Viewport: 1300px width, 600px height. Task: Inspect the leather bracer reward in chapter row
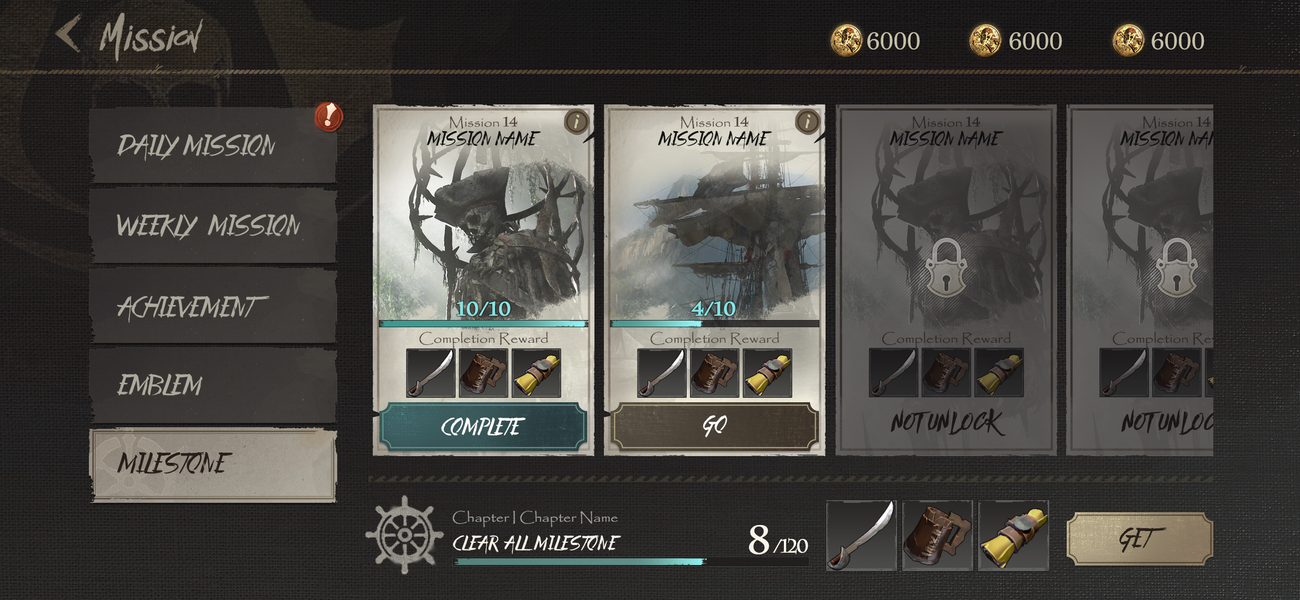937,536
